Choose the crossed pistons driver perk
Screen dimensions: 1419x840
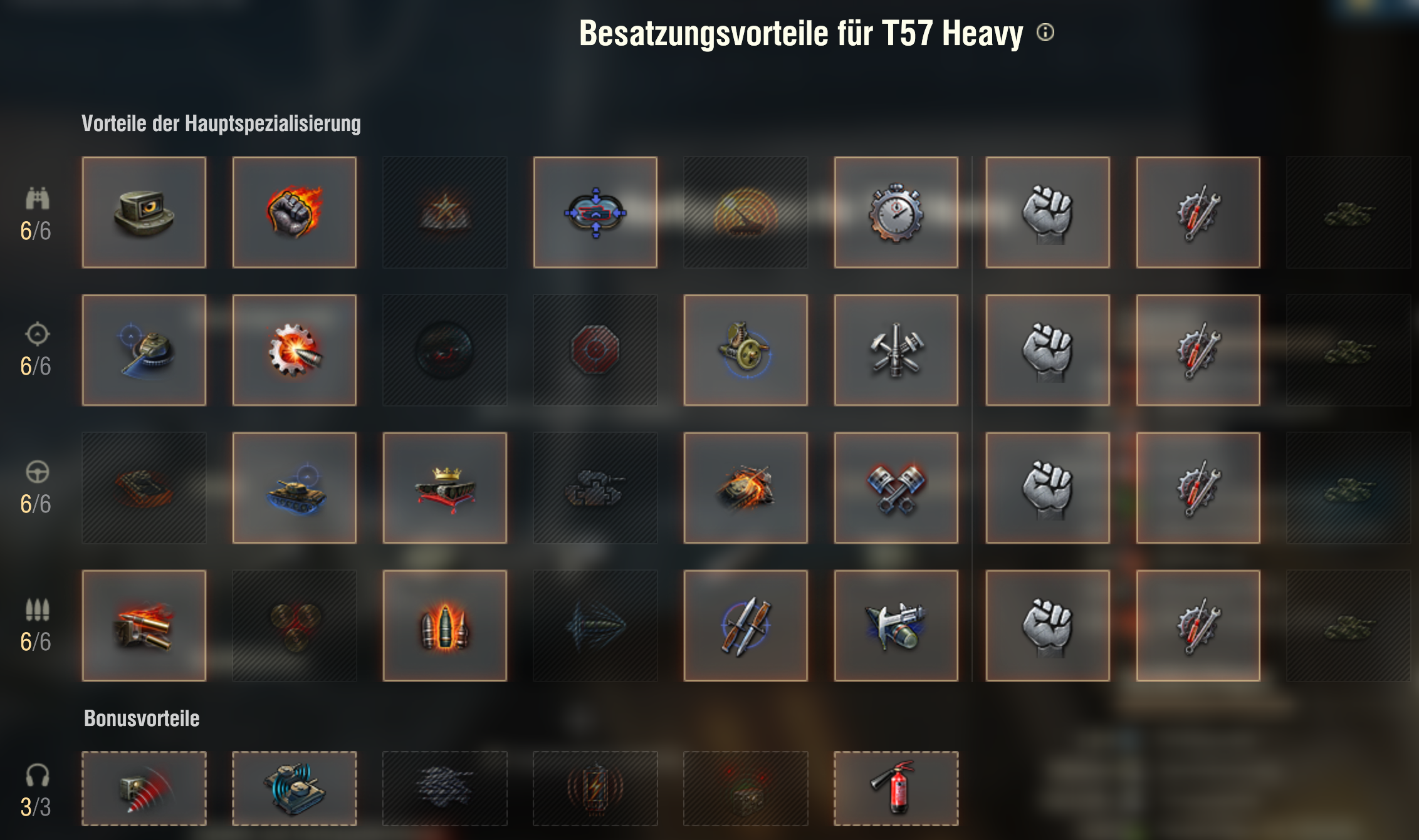[x=896, y=488]
